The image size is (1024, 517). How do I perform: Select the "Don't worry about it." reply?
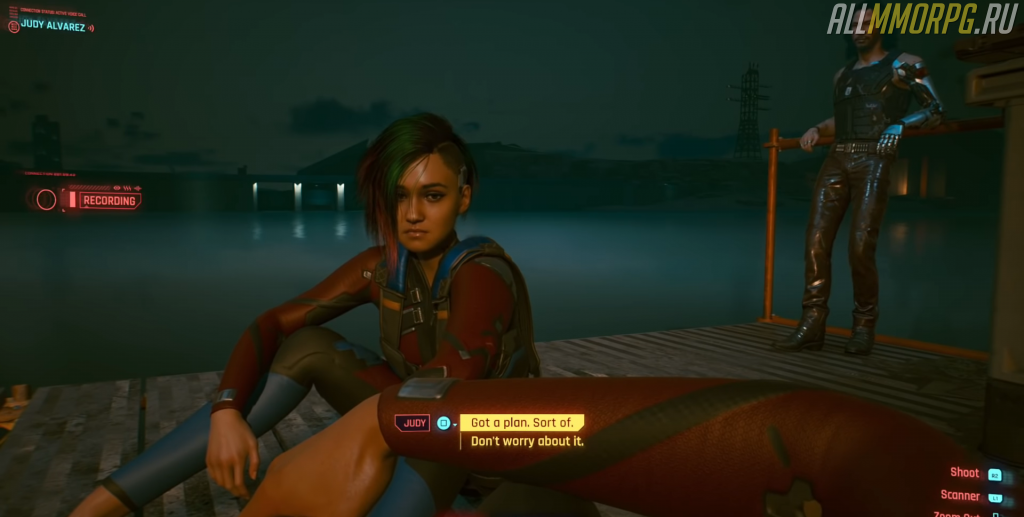[527, 441]
